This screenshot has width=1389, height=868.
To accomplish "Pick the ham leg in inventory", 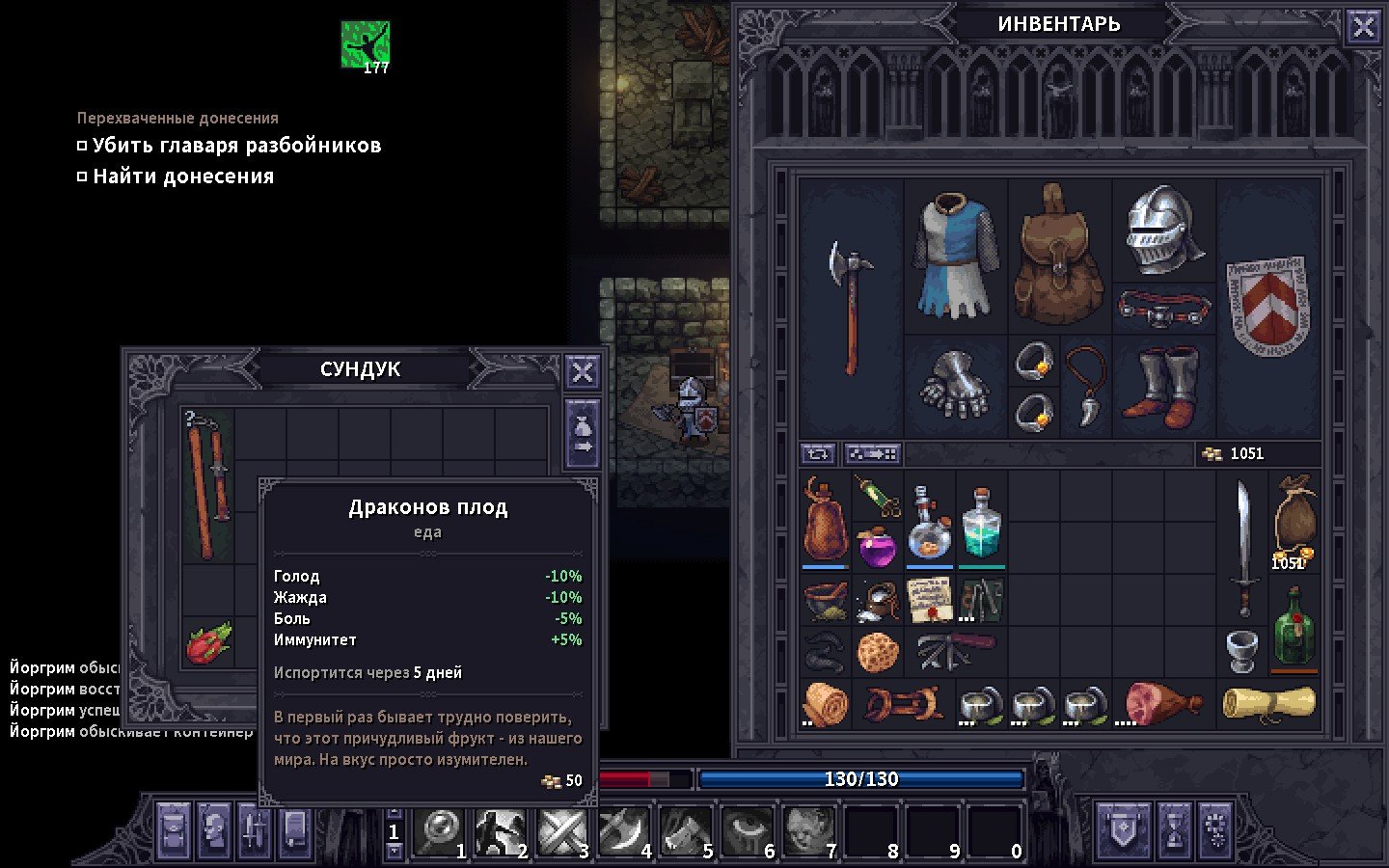I will click(1162, 702).
